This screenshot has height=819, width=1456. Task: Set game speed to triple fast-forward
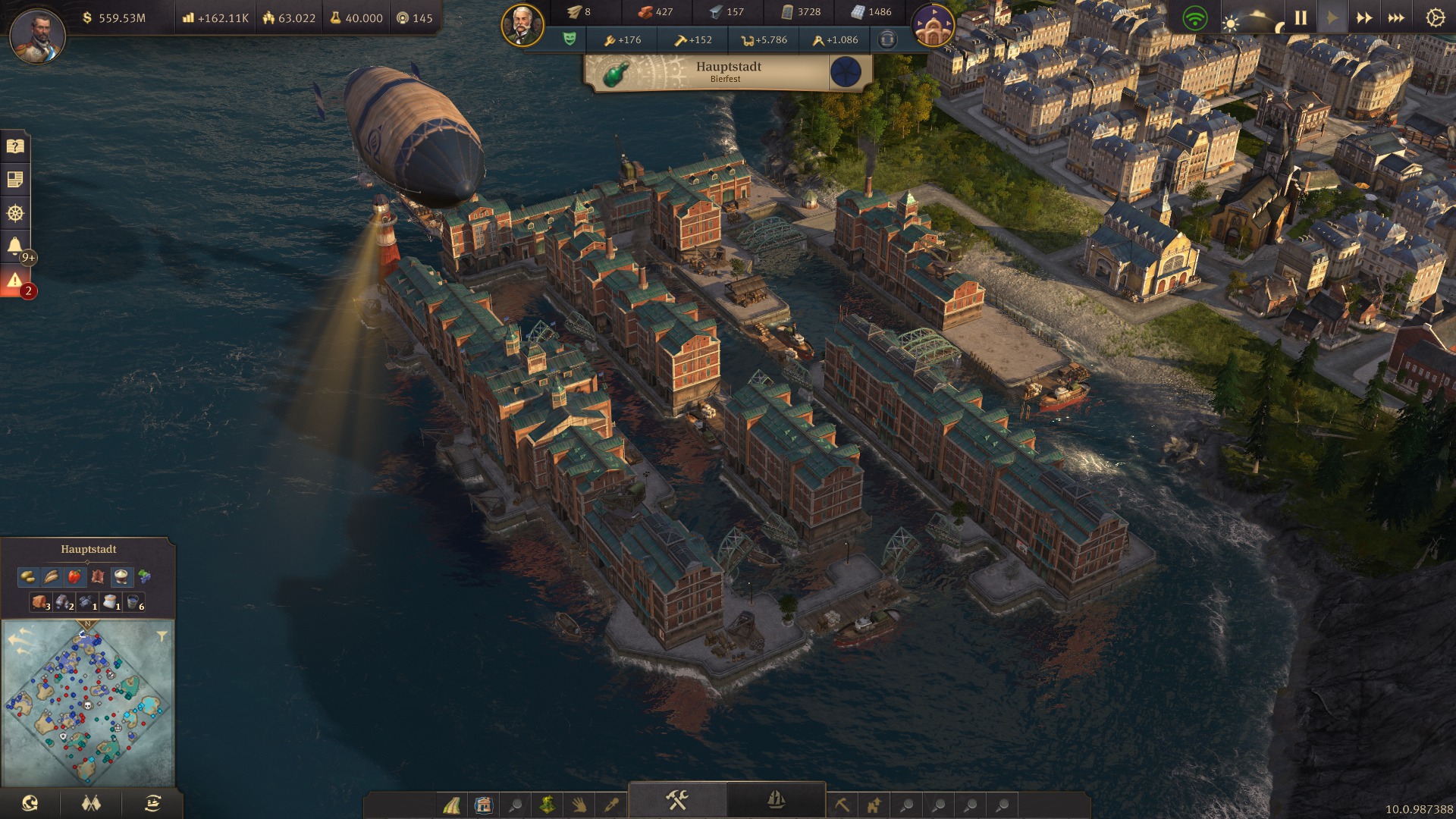pyautogui.click(x=1396, y=17)
